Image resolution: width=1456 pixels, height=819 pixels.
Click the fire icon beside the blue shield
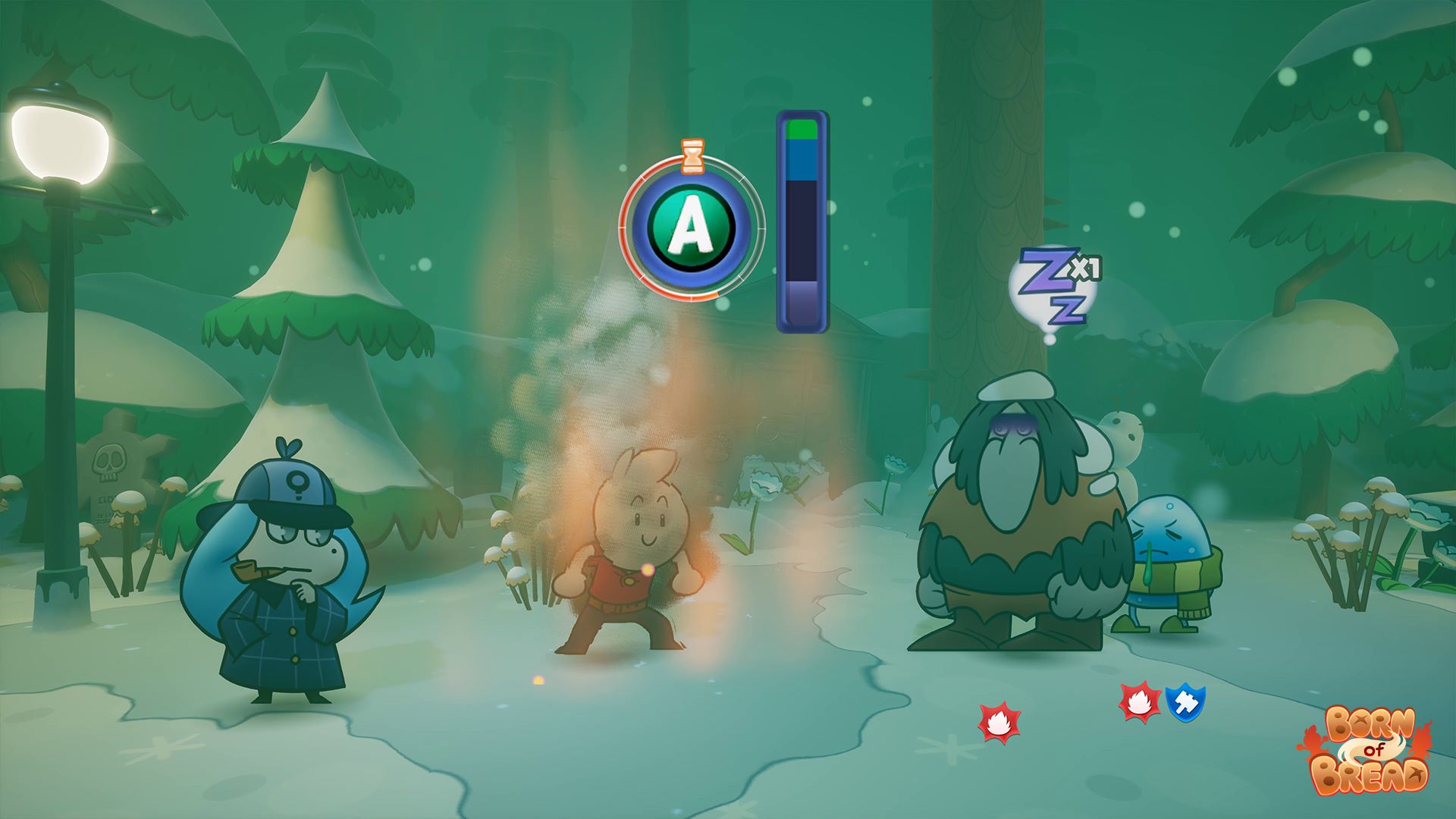tap(1140, 703)
